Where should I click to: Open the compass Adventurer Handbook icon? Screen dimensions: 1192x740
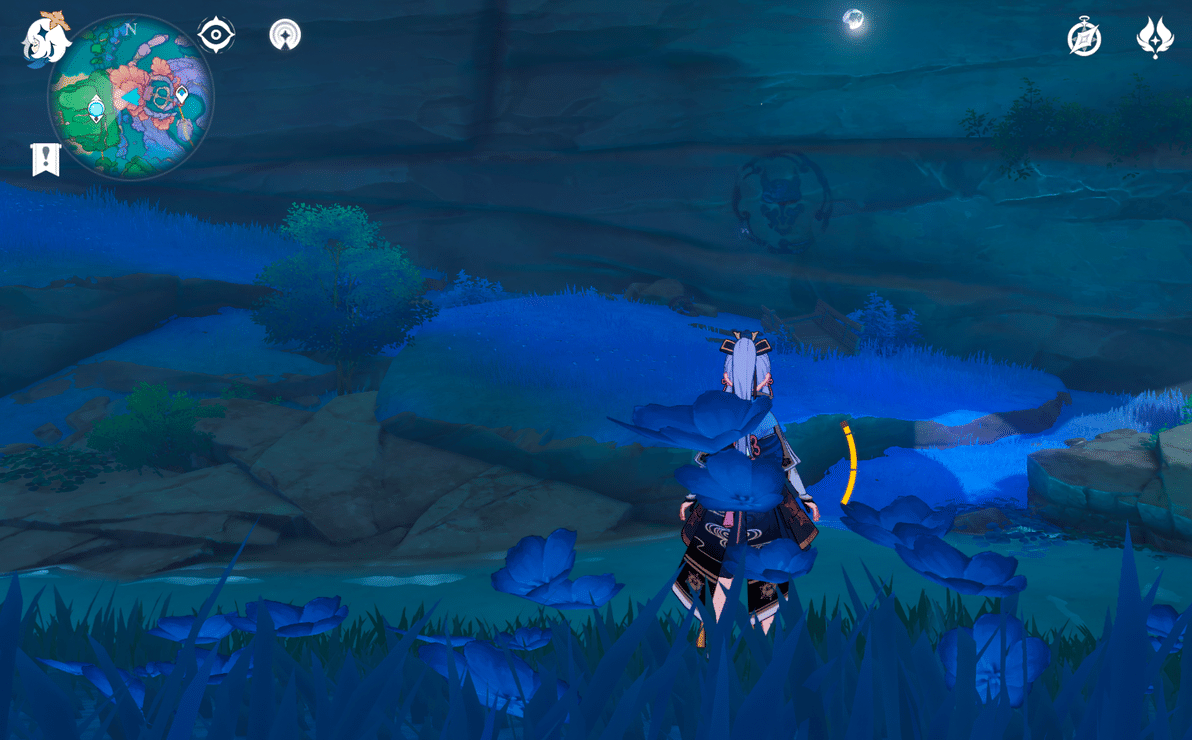tap(1084, 38)
